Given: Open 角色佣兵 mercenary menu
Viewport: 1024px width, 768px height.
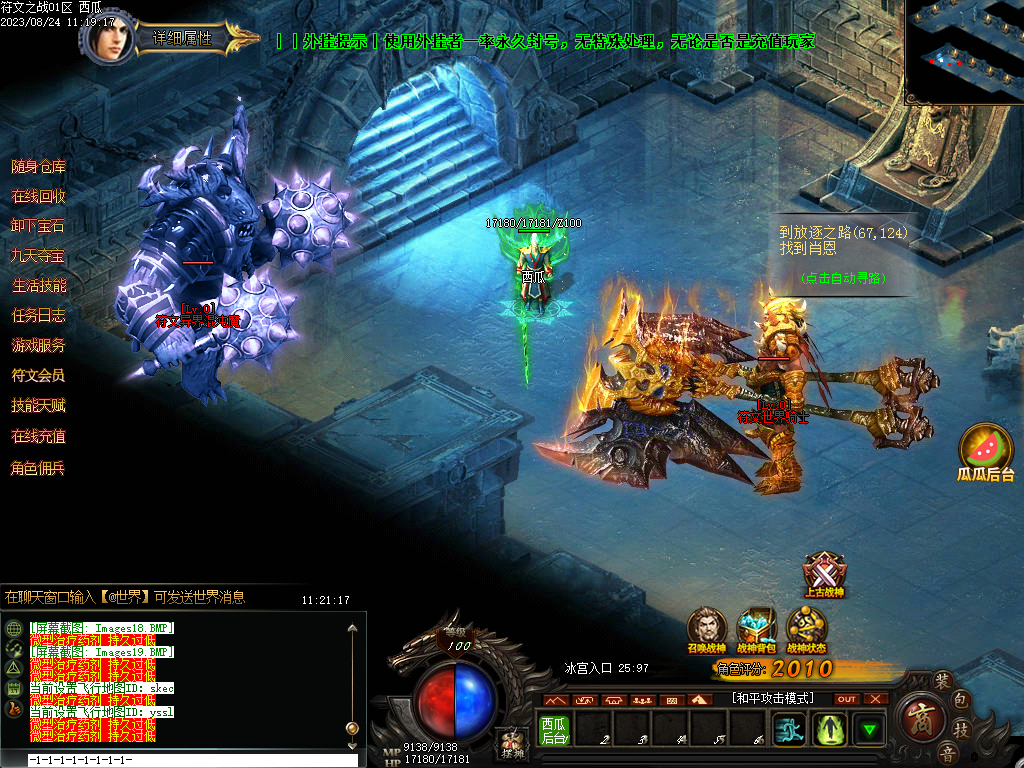Looking at the screenshot, I should (x=38, y=467).
